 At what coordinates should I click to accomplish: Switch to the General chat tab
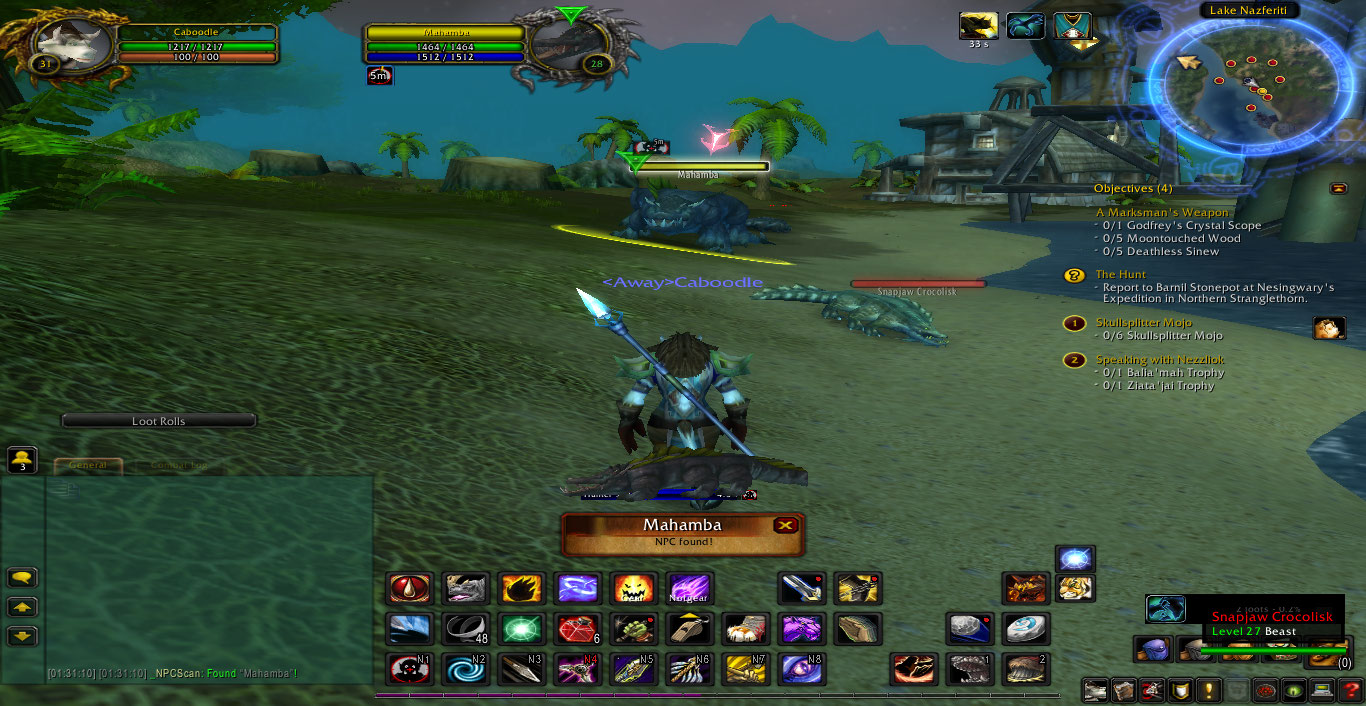88,466
